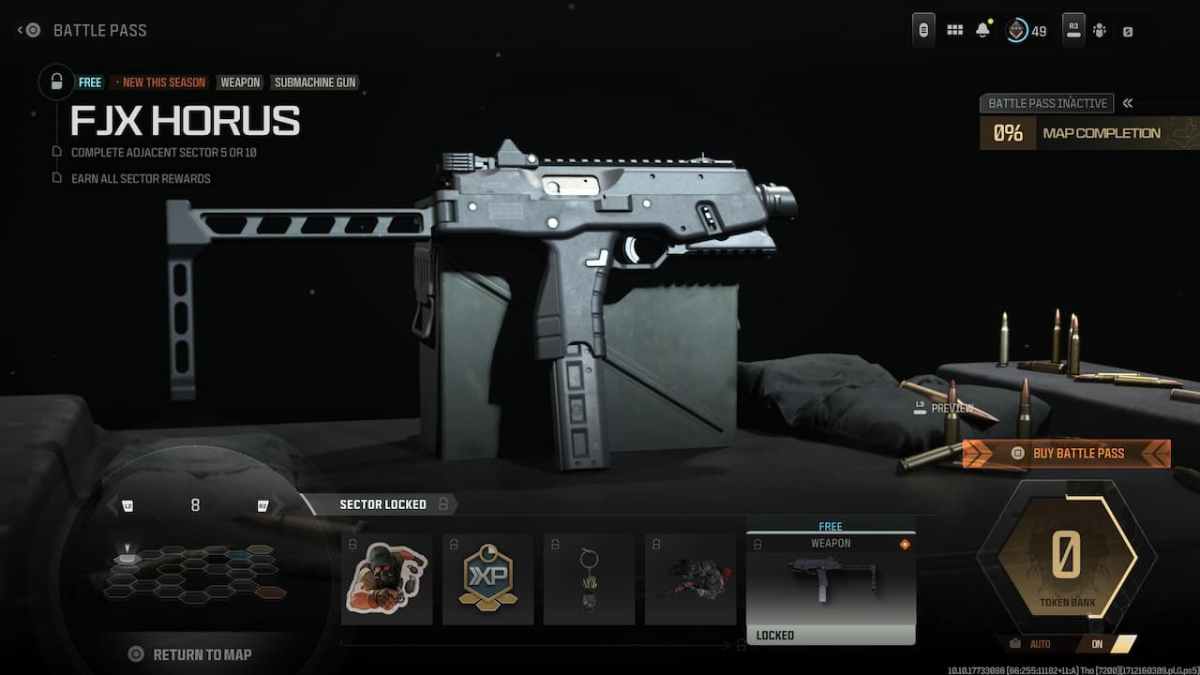This screenshot has height=675, width=1200.
Task: Collapse the Map Completion panel arrows
Action: (1128, 103)
